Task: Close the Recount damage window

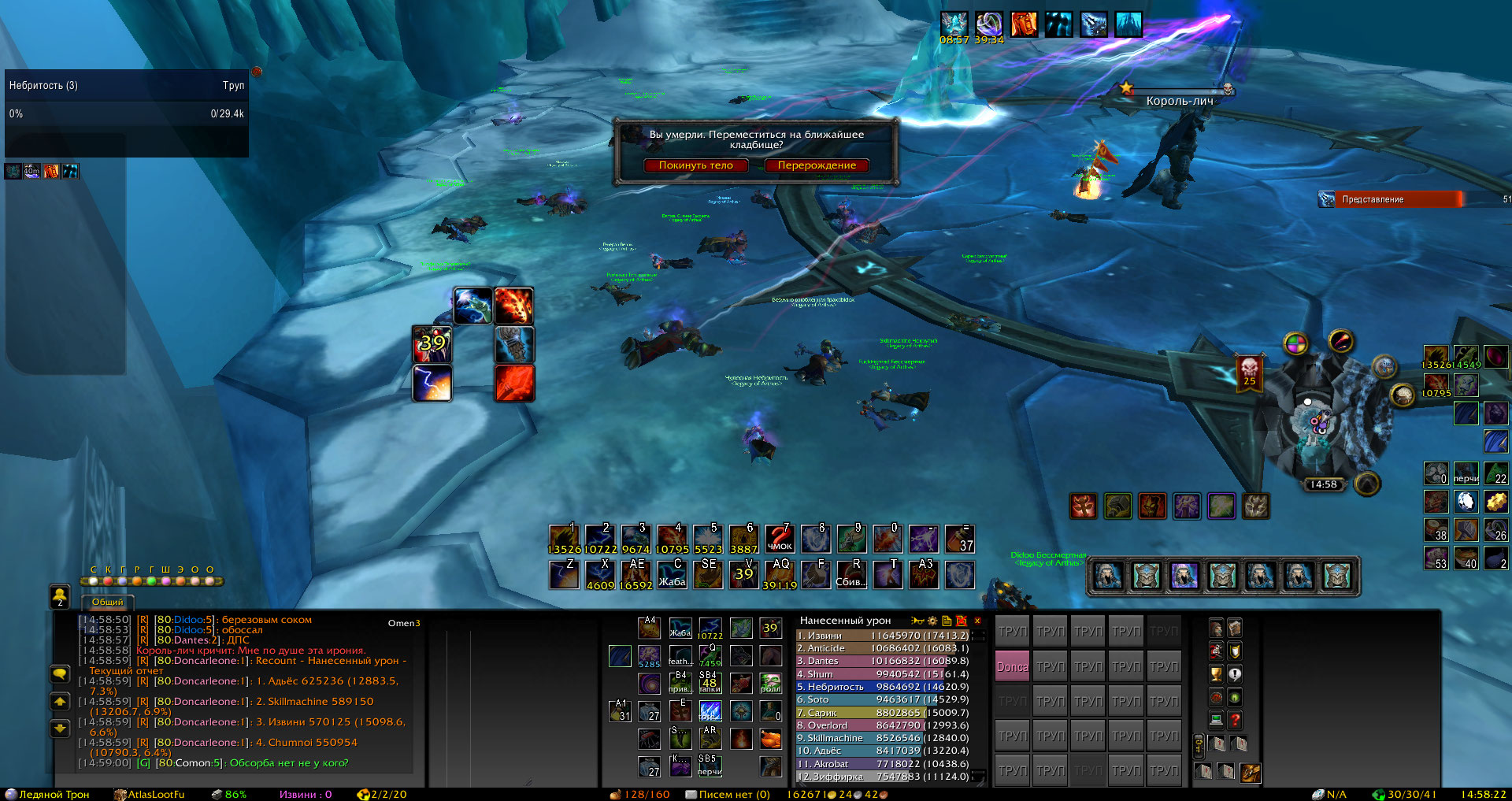Action: tap(977, 621)
